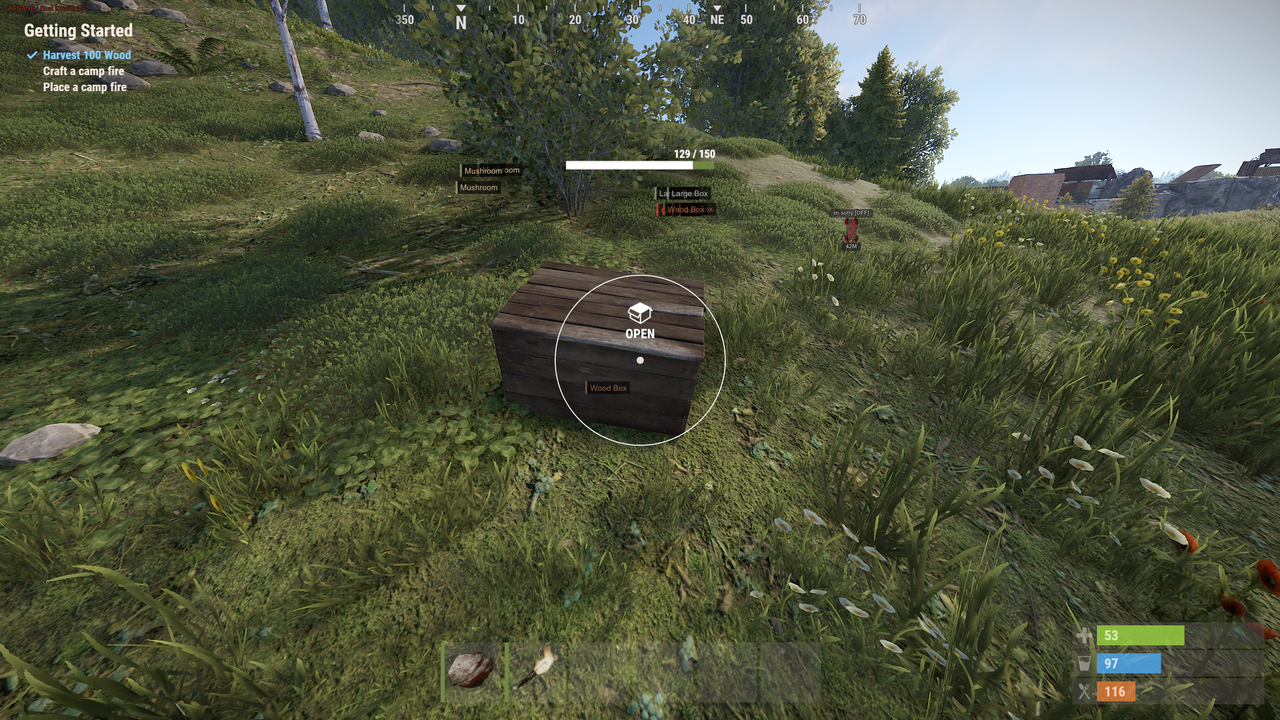Image resolution: width=1280 pixels, height=720 pixels.
Task: Select the torch hotbar slot
Action: 535,670
